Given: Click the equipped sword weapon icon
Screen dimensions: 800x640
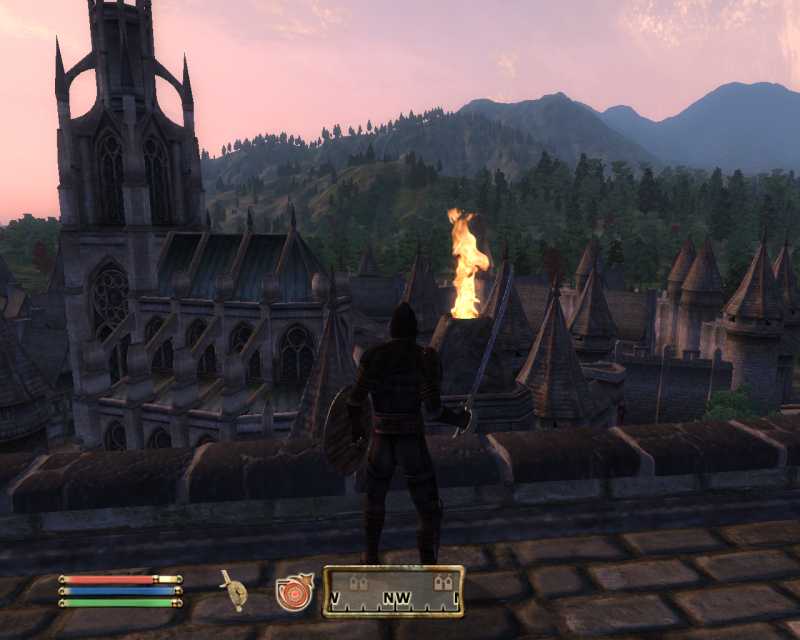Looking at the screenshot, I should 235,591.
